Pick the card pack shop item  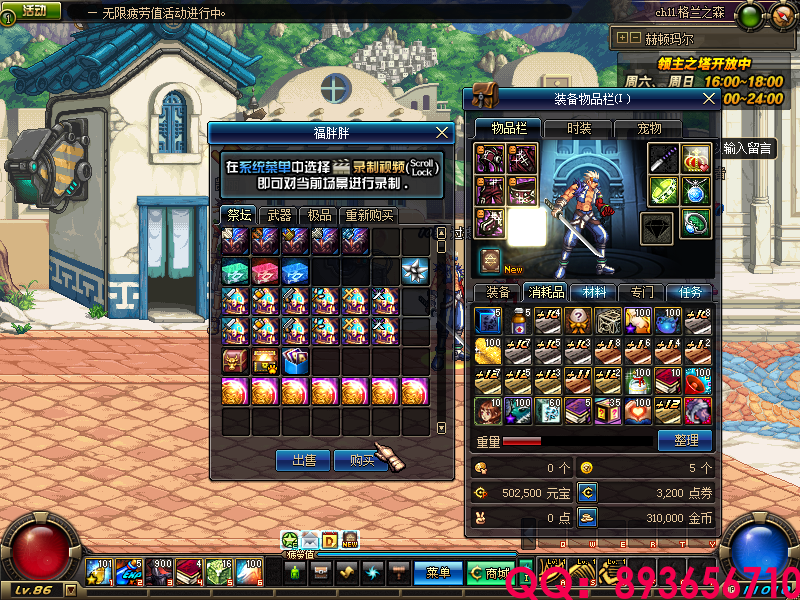[x=295, y=361]
